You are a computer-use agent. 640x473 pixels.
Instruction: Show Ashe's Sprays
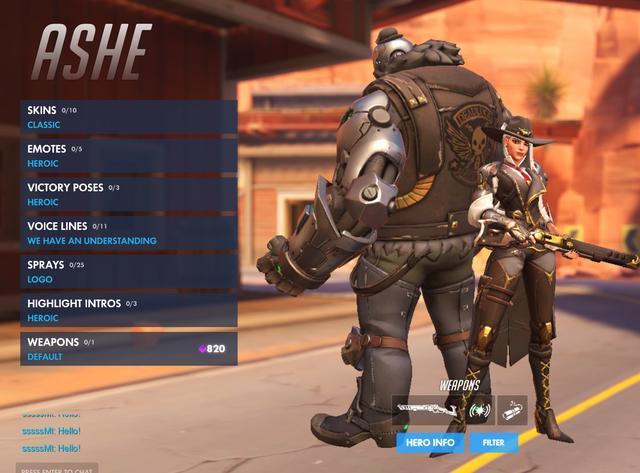click(x=128, y=271)
